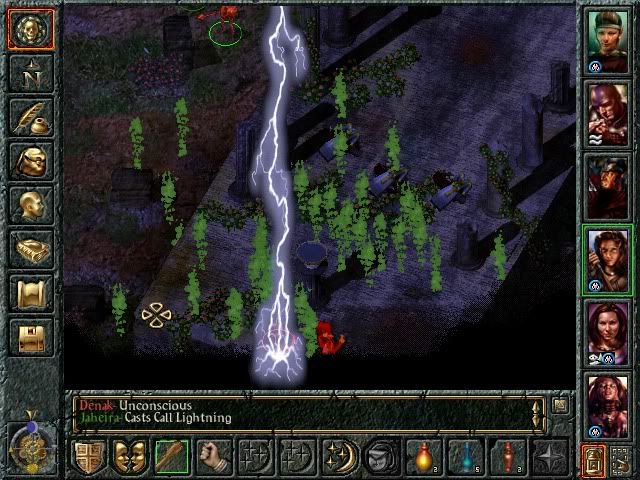Open the area map with compass button
This screenshot has width=640, height=480.
31,72
